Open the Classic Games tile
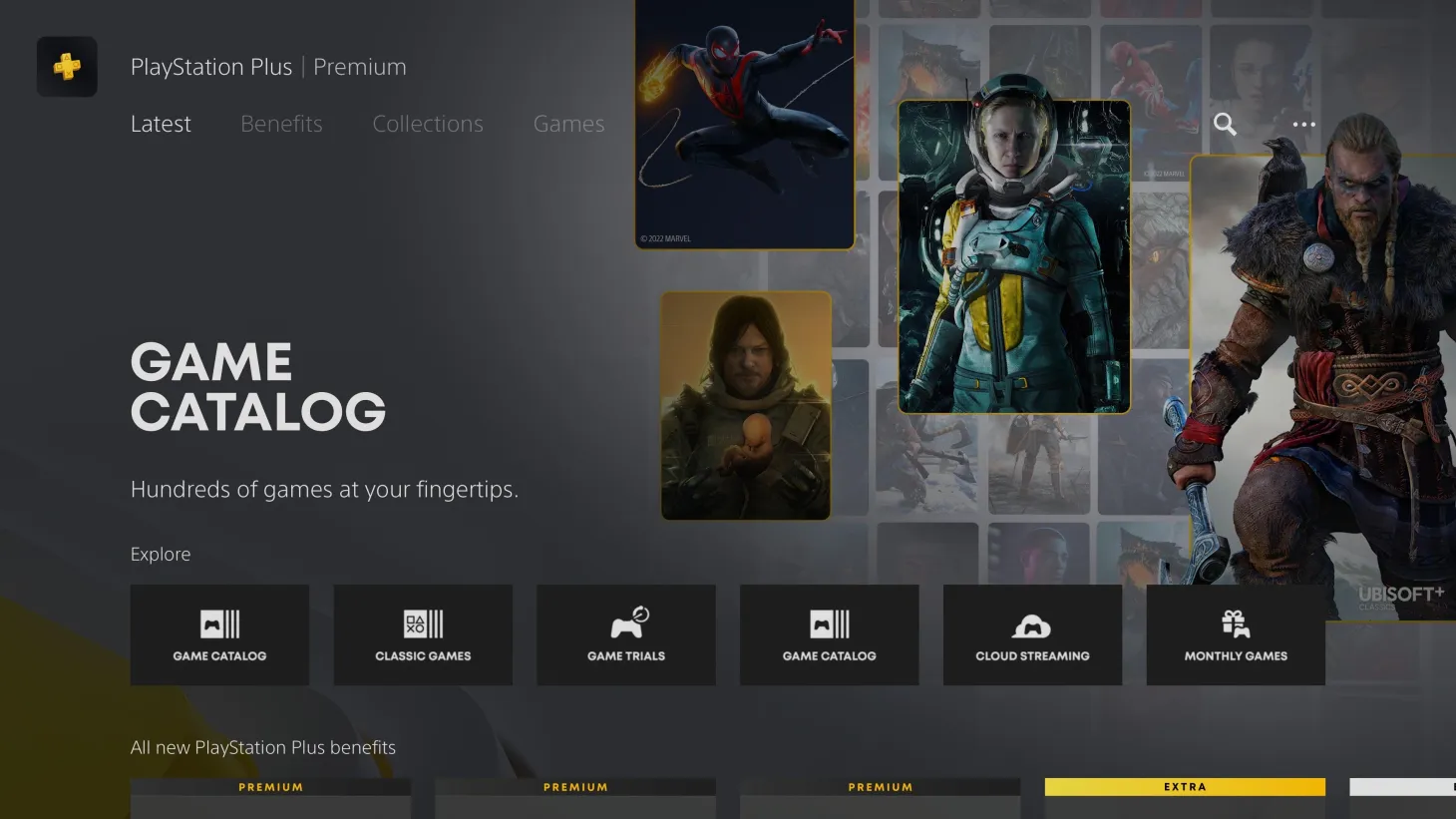Screen dimensions: 1456x819 click(x=423, y=634)
